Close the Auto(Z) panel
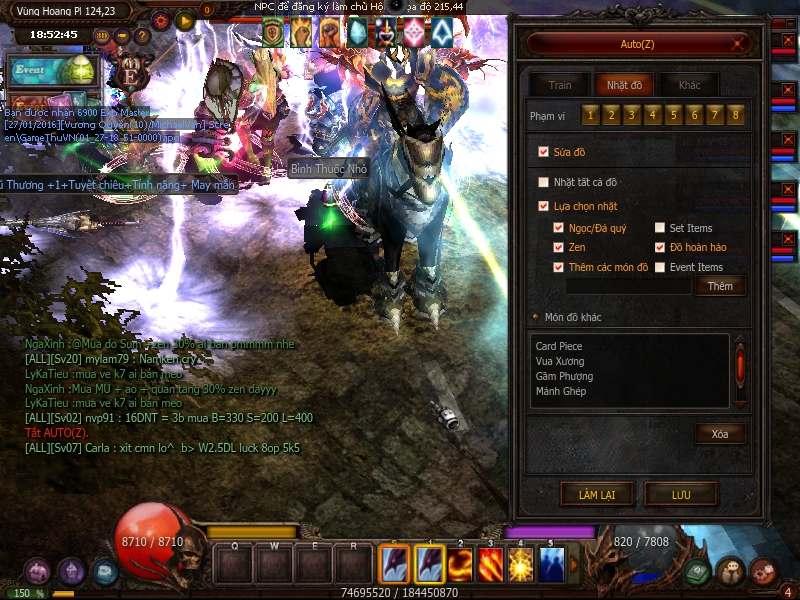800x600 pixels. [740, 44]
